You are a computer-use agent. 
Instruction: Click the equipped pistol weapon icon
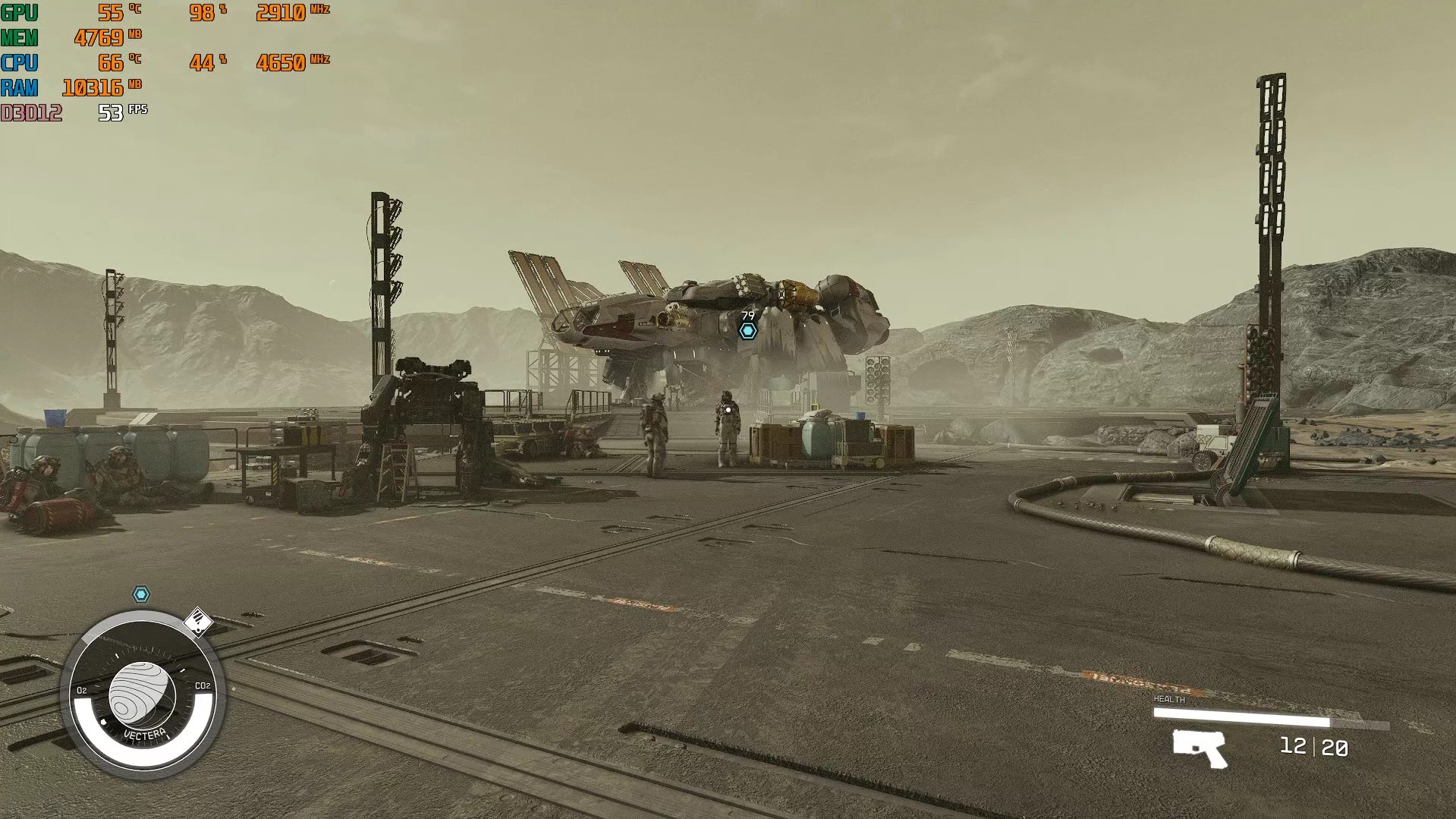[x=1200, y=748]
